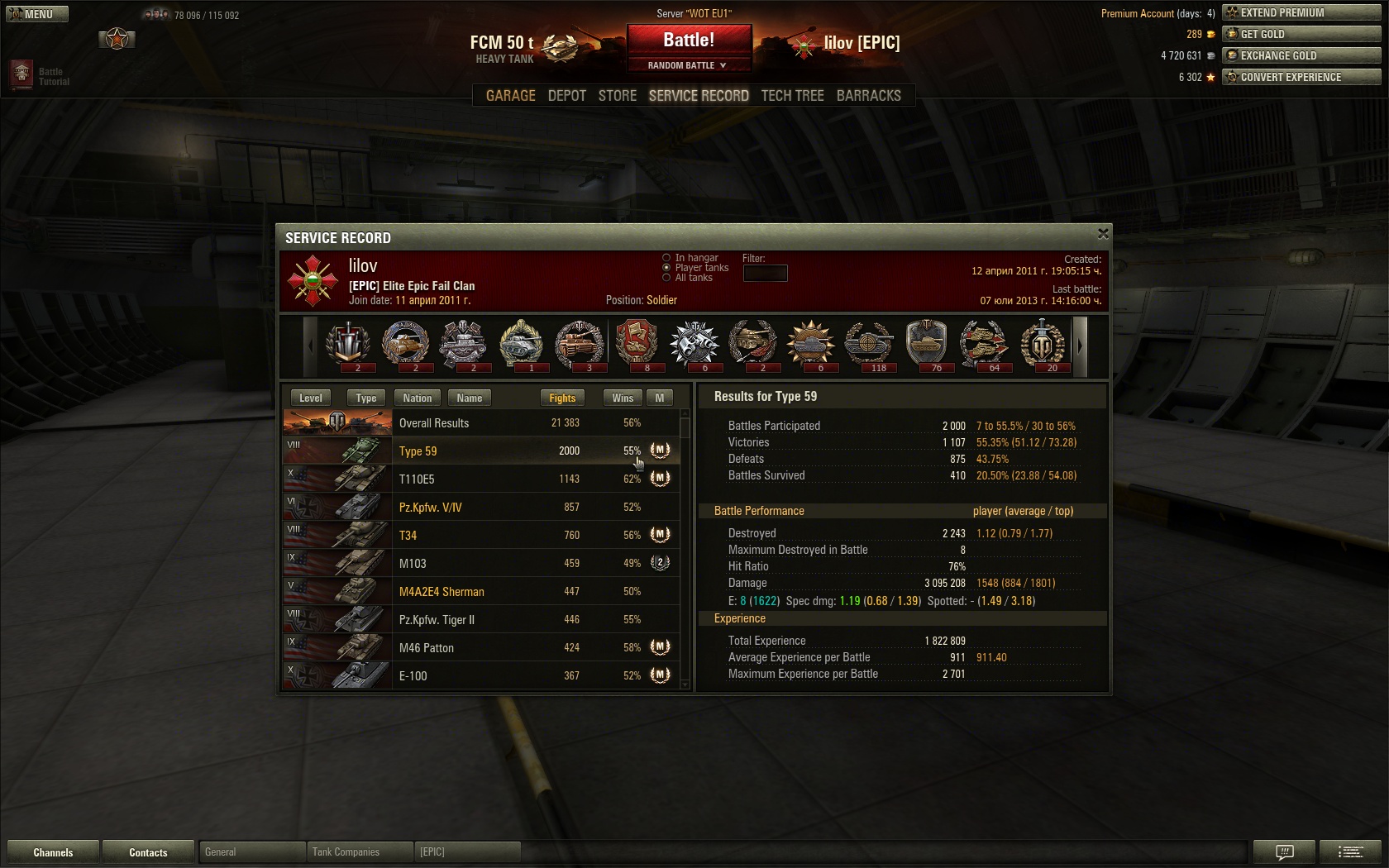Sort tank list by Fights column
The height and width of the screenshot is (868, 1389).
click(562, 398)
